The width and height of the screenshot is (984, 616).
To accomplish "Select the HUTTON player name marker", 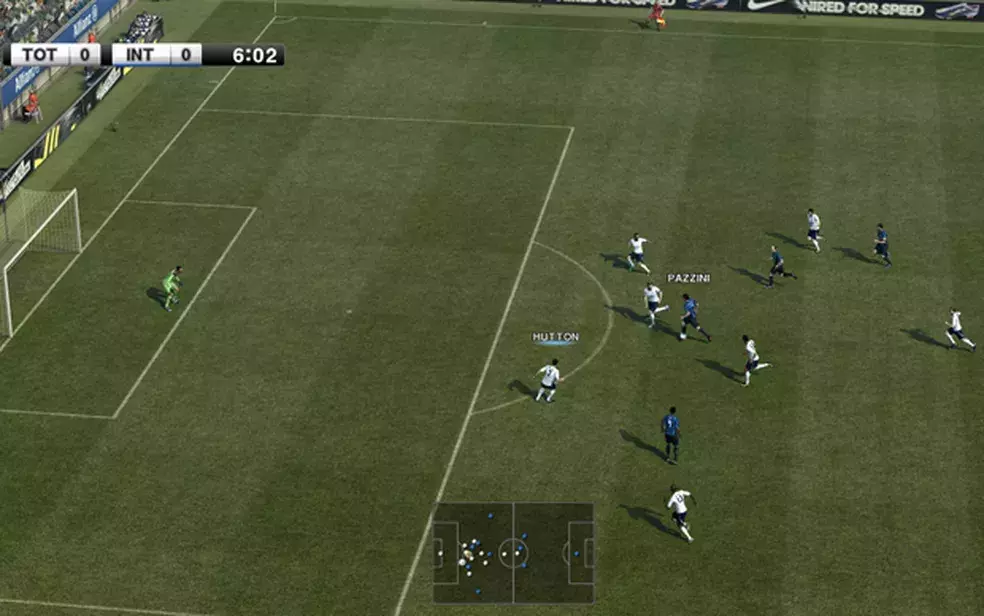I will [555, 338].
